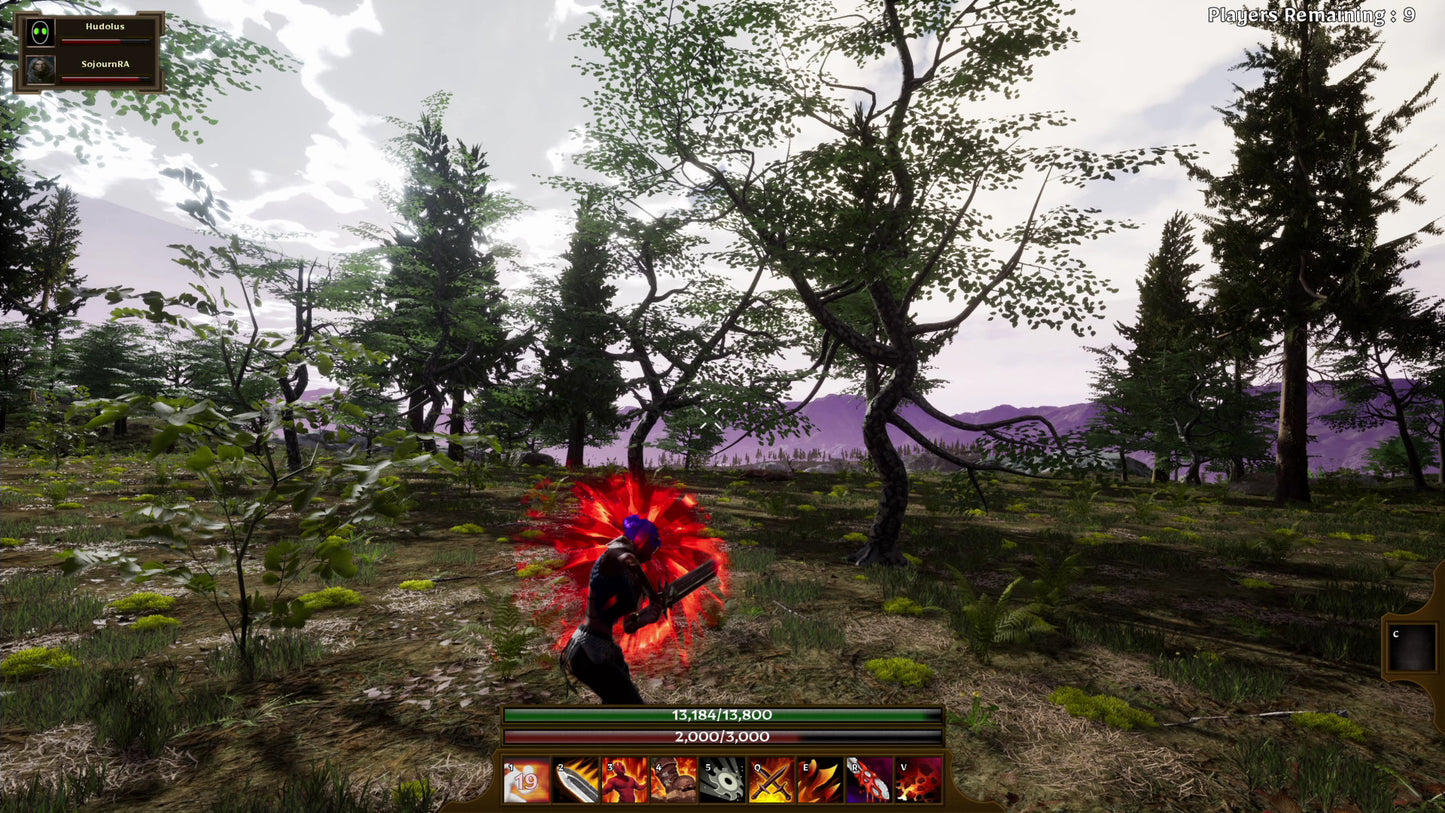Use the flaming blade ability
The height and width of the screenshot is (813, 1445).
click(576, 780)
